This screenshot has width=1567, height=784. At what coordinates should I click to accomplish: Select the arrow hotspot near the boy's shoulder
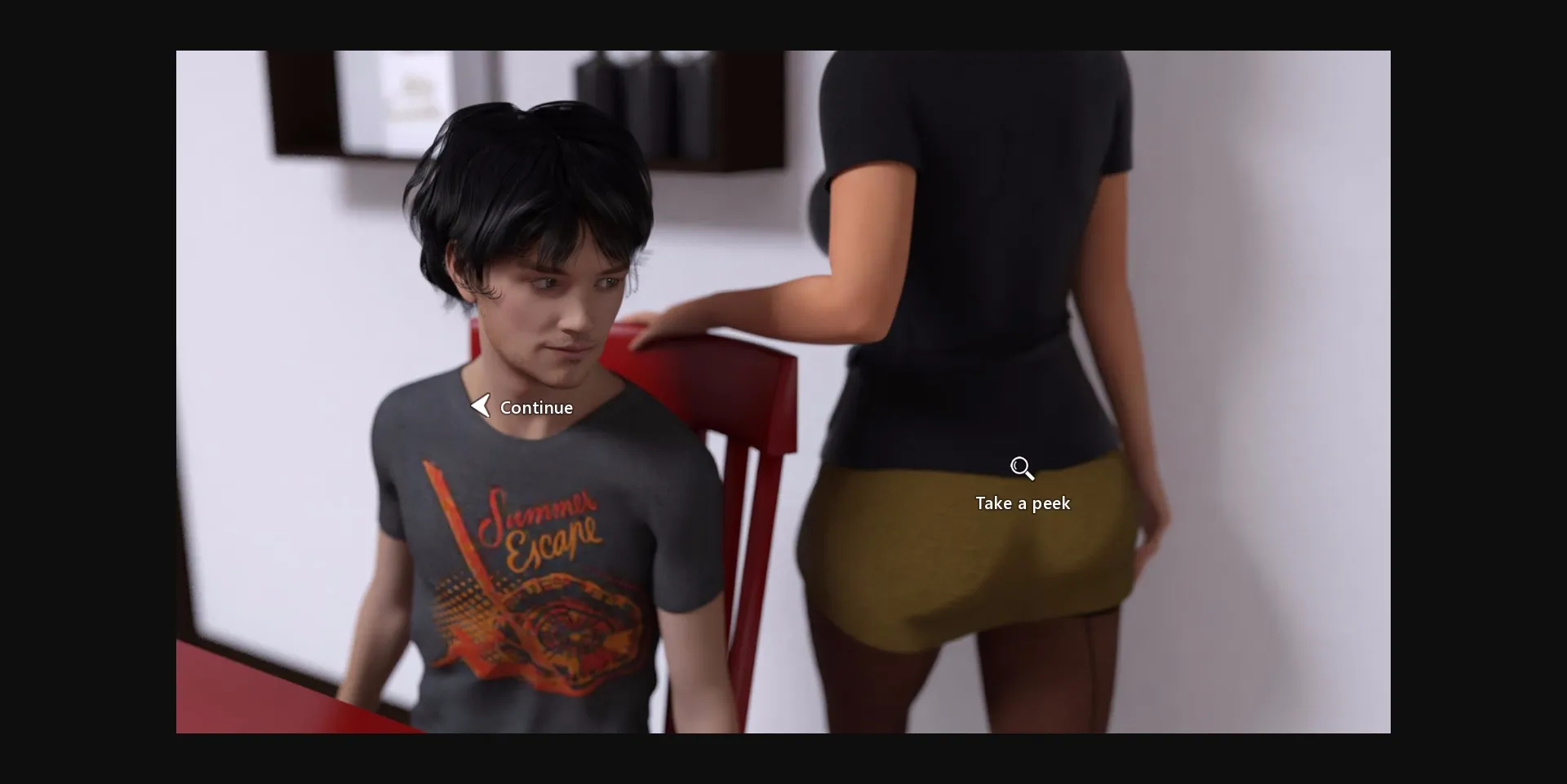(481, 405)
